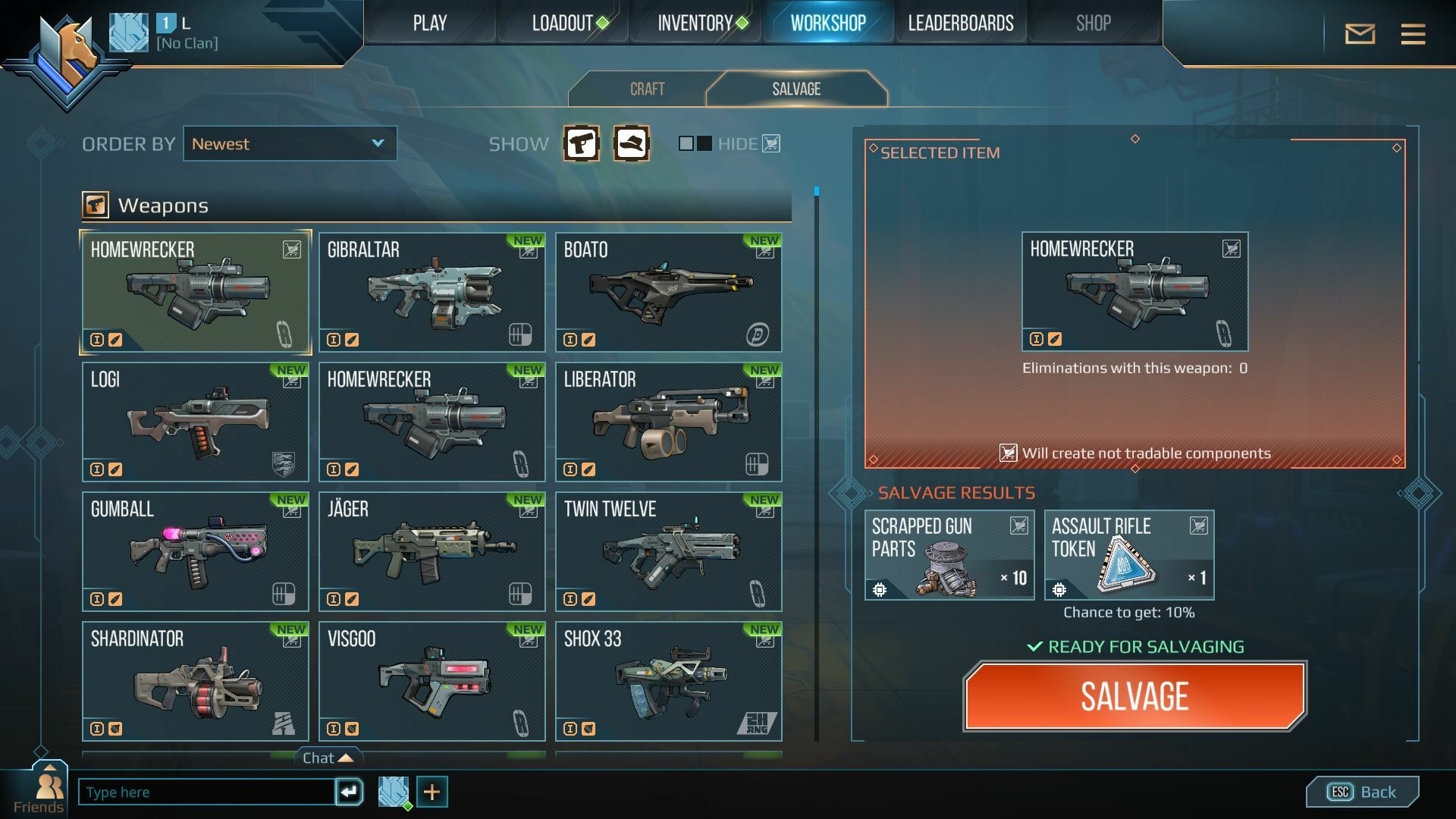Viewport: 1456px width, 819px height.
Task: Open the hamburger main menu
Action: pos(1413,34)
